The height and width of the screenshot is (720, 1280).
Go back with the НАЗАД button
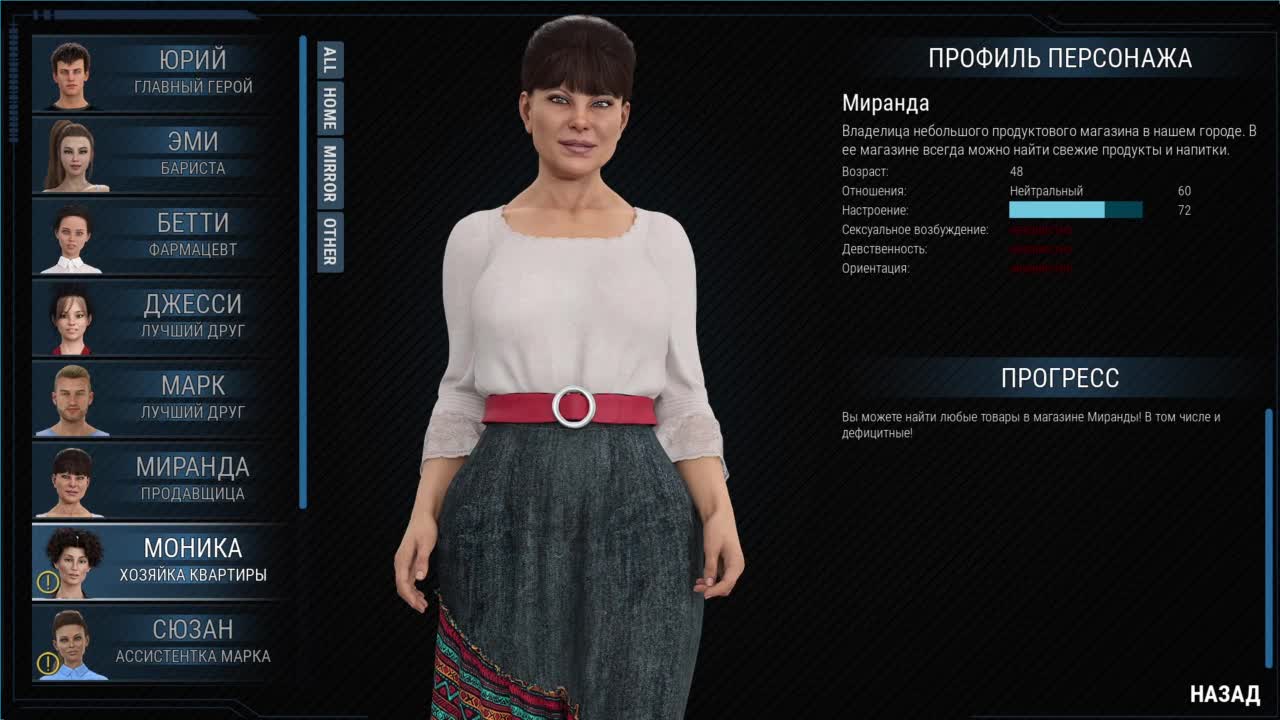click(1224, 694)
